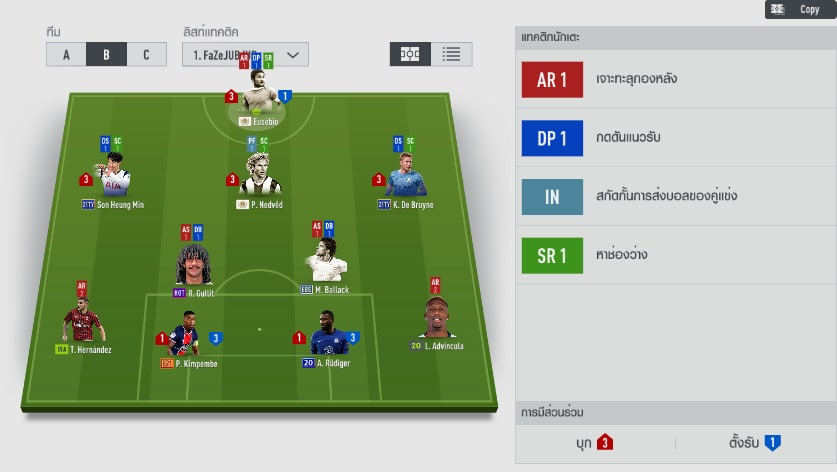Switch to team tab A

(66, 54)
